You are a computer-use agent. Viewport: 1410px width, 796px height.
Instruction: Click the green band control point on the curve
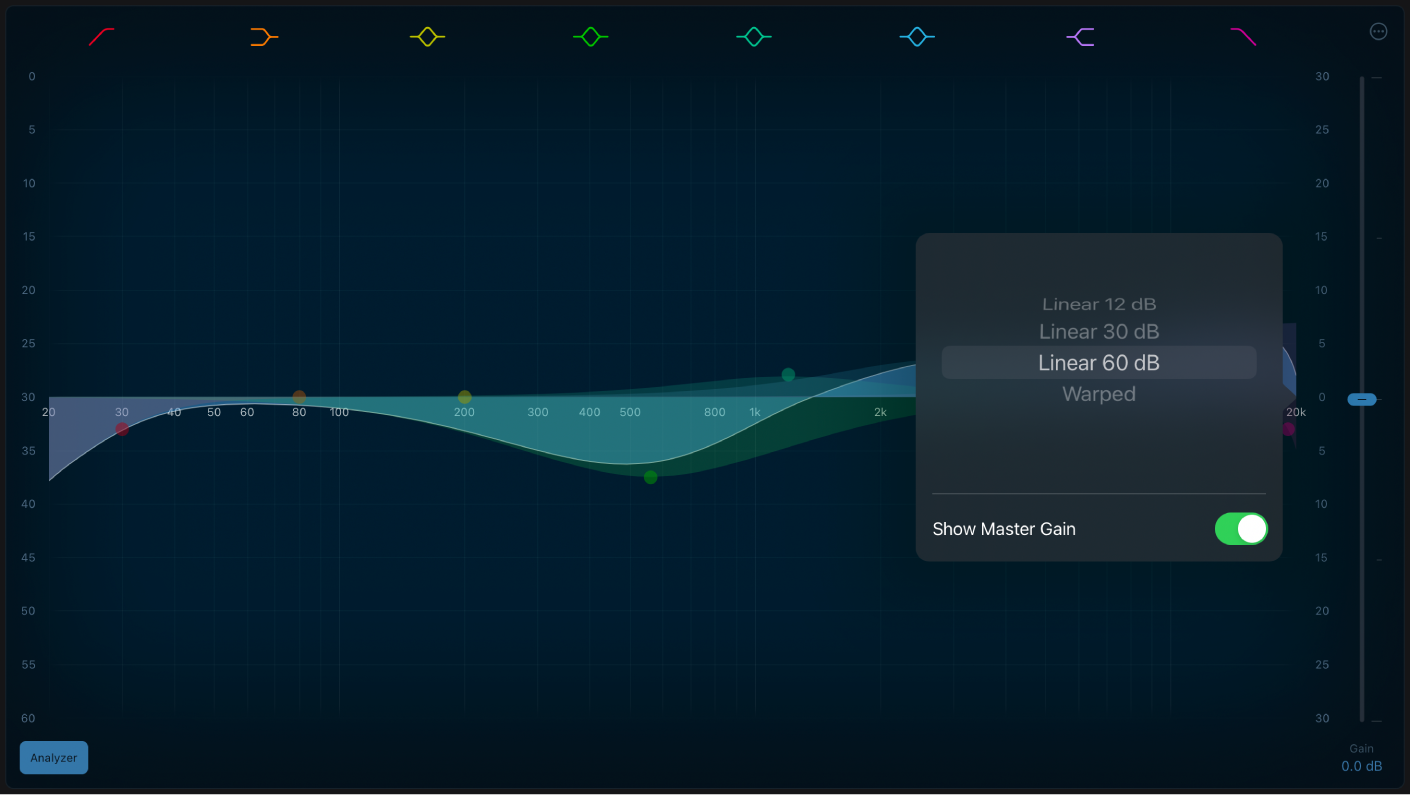[x=650, y=477]
